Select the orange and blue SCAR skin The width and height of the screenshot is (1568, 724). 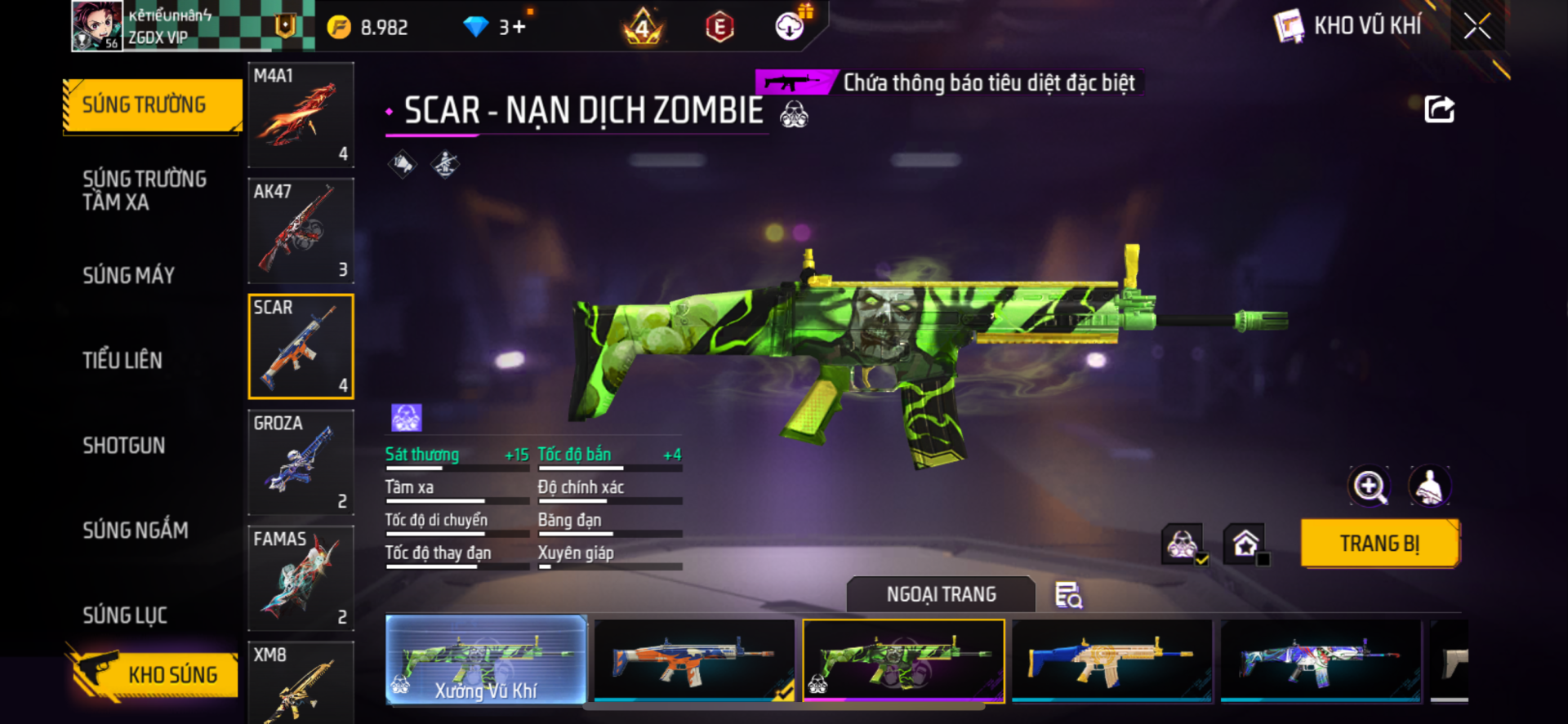(x=694, y=660)
